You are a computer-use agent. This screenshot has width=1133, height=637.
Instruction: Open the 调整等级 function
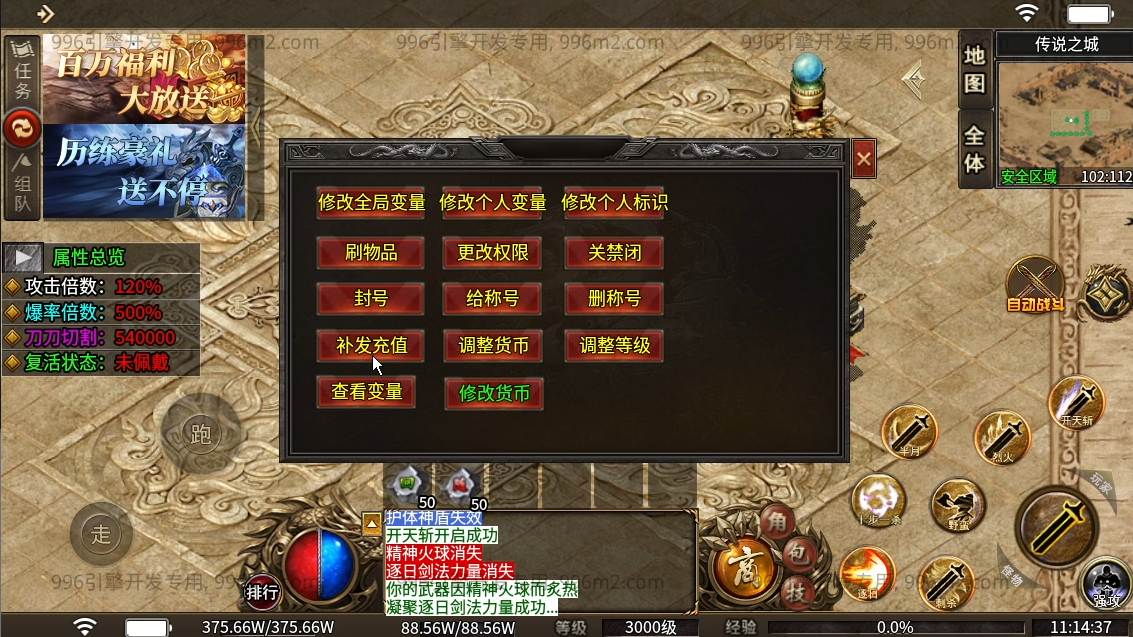(614, 346)
